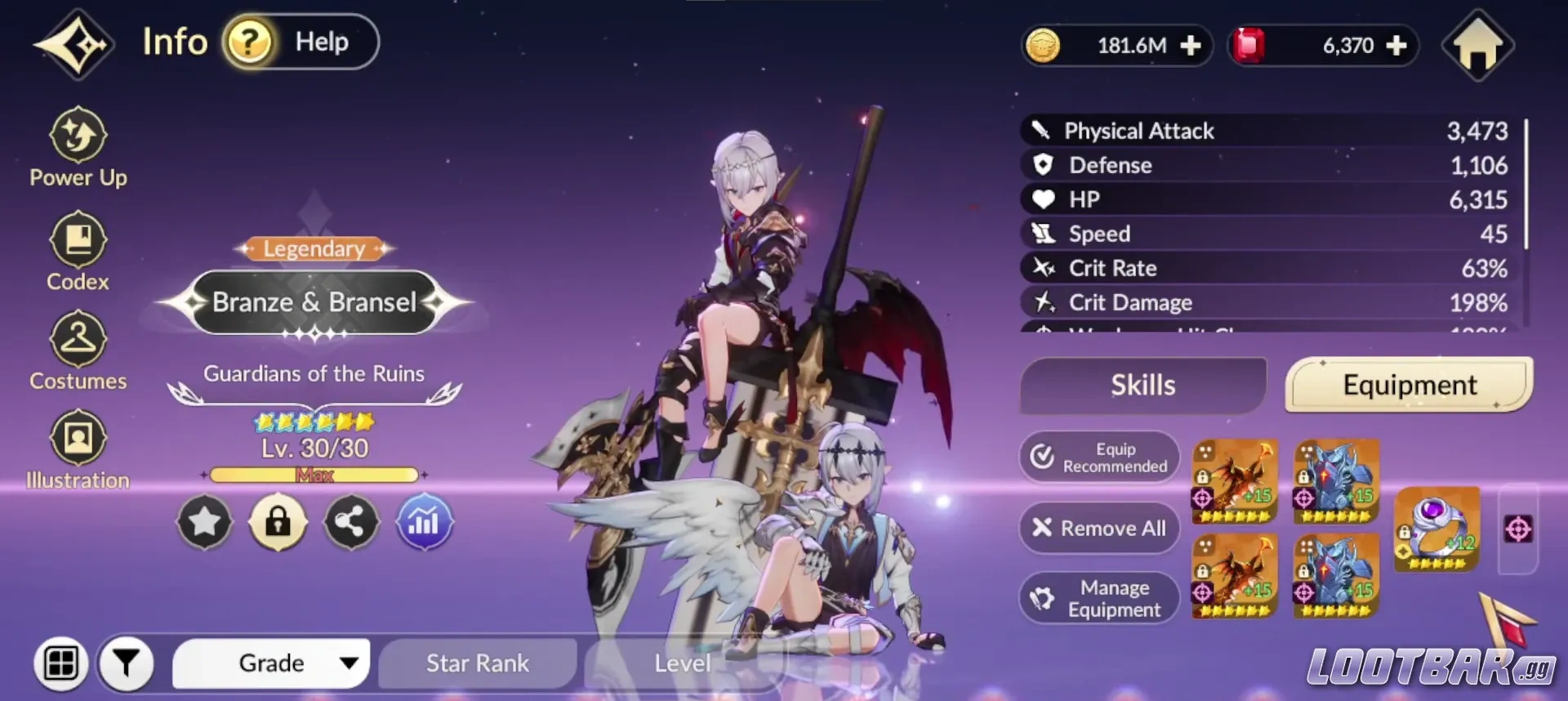View the character Illustration

click(78, 450)
